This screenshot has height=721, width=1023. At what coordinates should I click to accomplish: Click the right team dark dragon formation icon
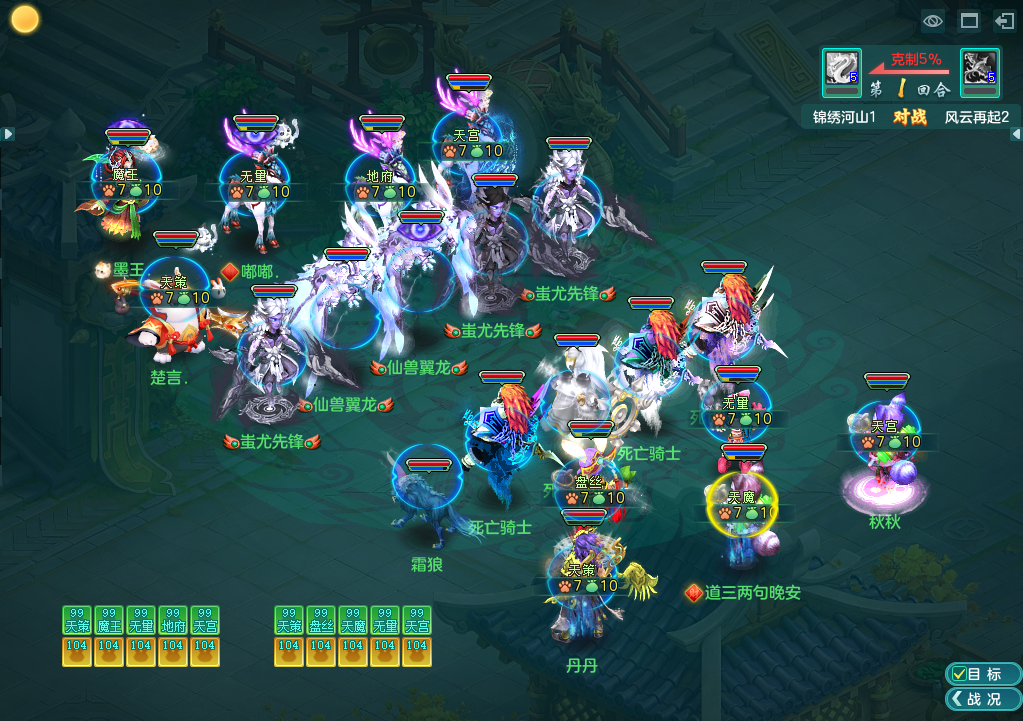click(979, 68)
